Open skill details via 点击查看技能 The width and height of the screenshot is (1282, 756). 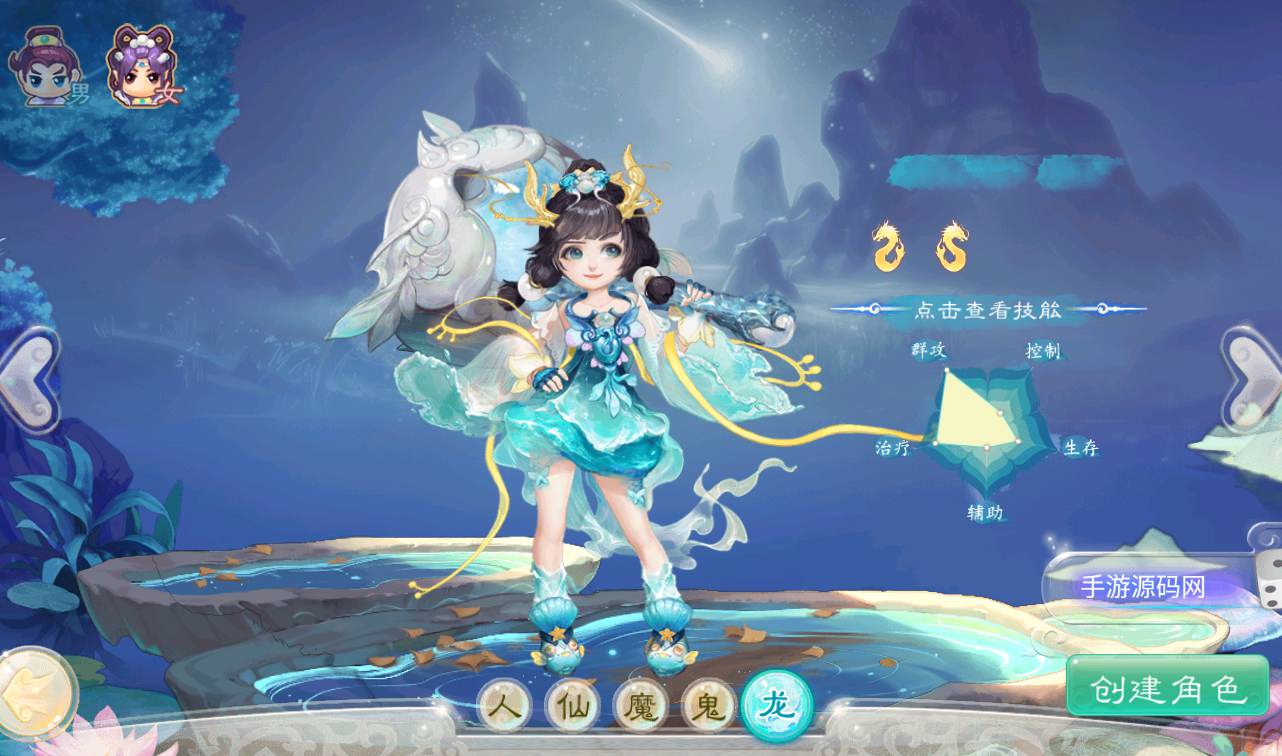[987, 309]
